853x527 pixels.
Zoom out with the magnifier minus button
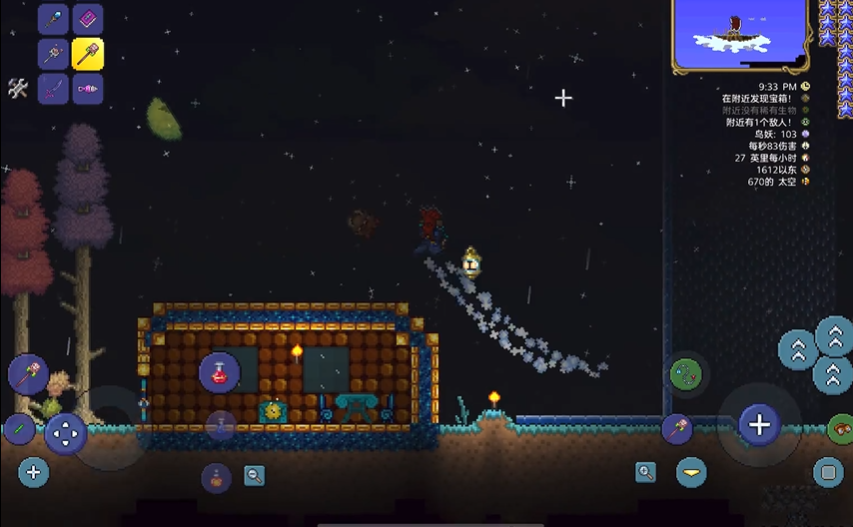255,476
